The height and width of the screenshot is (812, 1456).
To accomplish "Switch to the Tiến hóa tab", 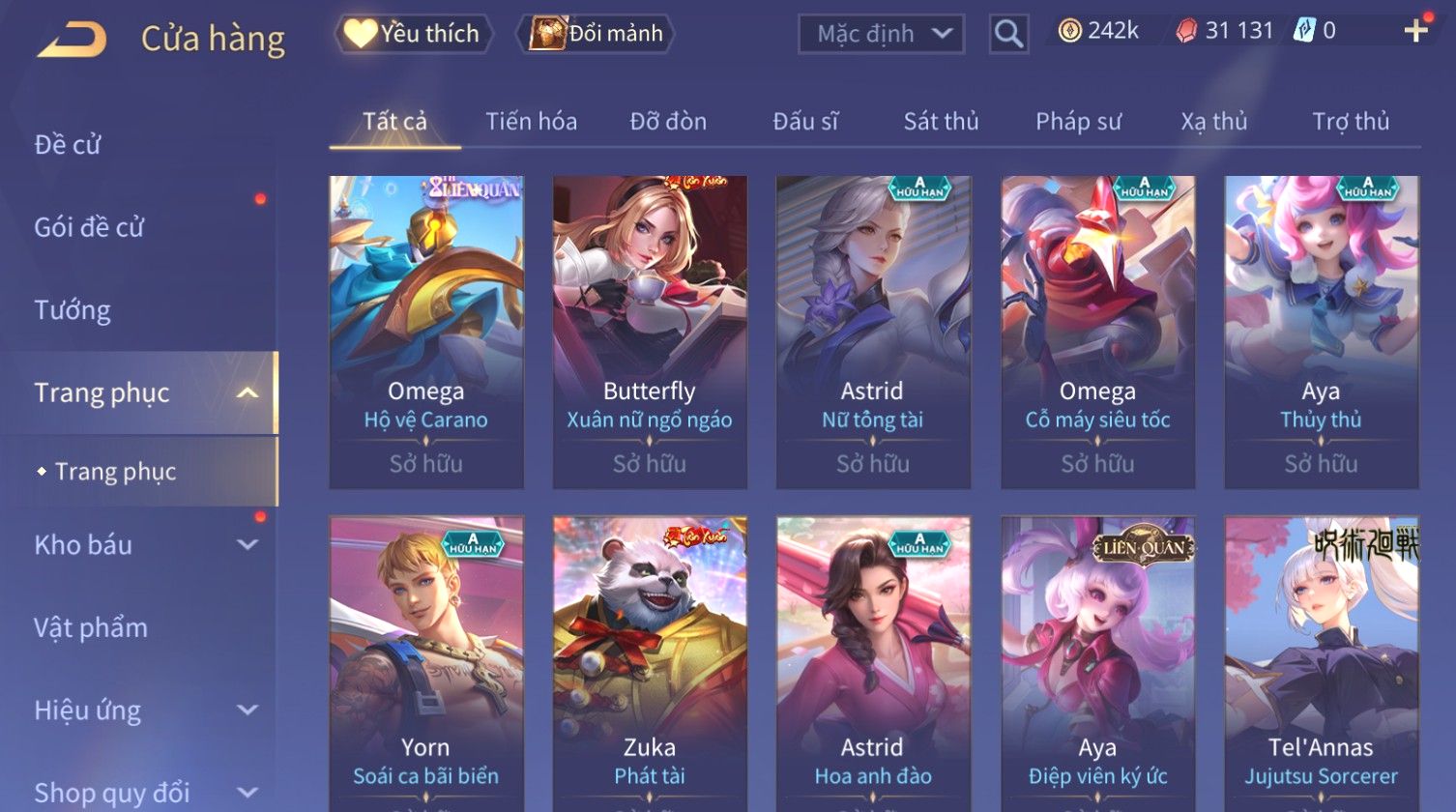I will click(x=531, y=122).
